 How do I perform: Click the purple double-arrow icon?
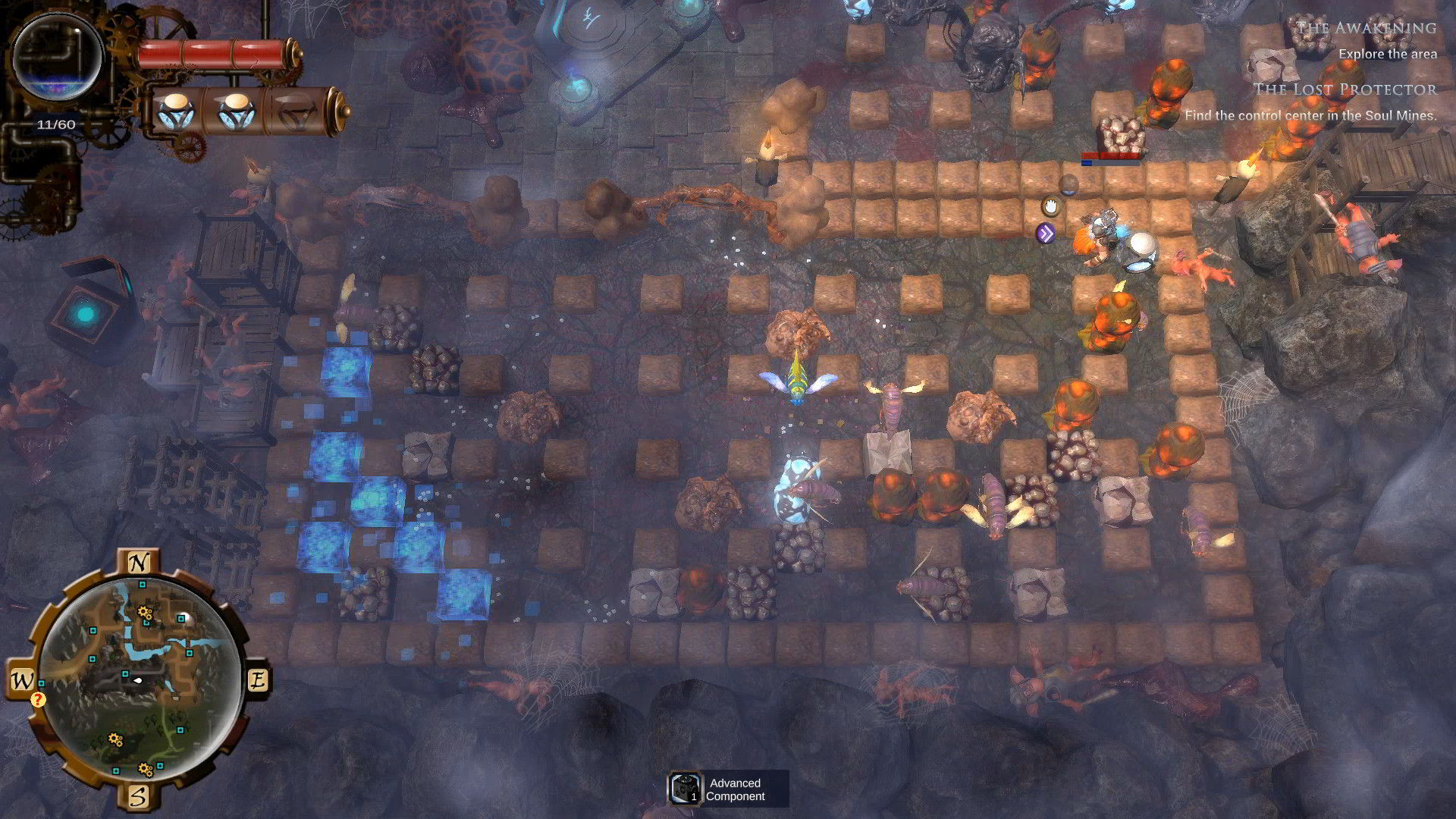(1046, 234)
